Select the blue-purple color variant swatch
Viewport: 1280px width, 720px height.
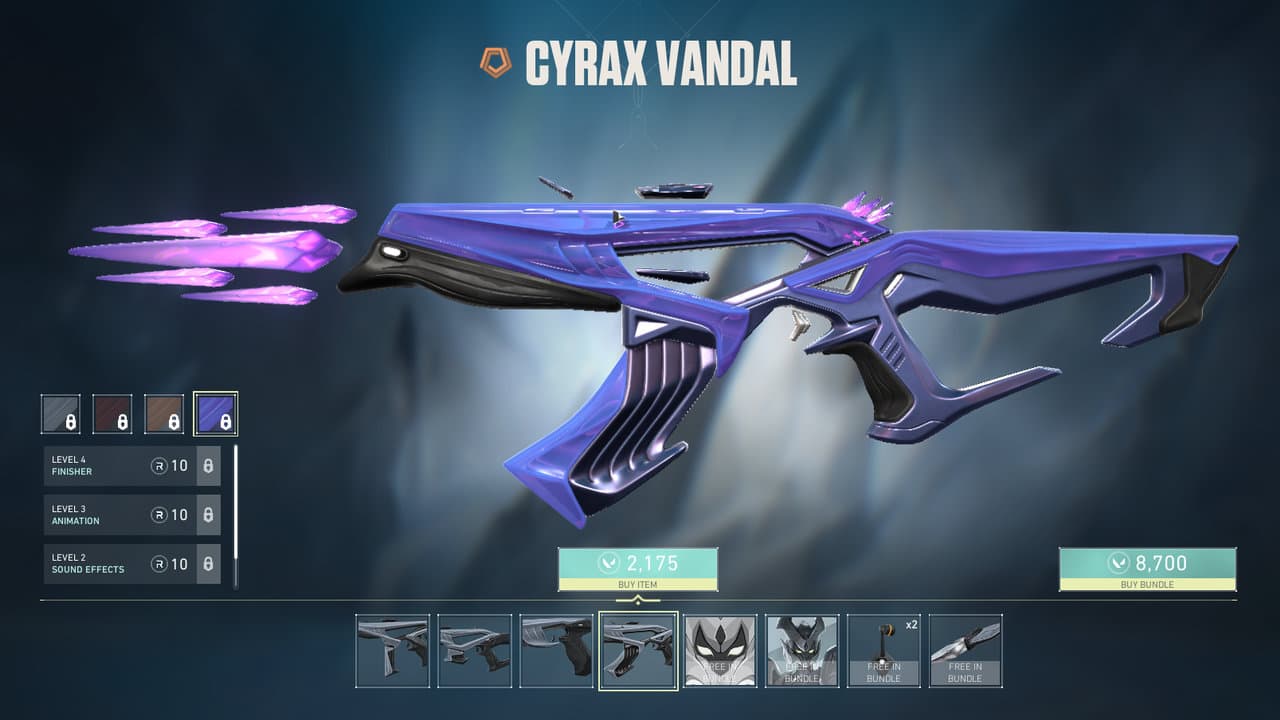pyautogui.click(x=215, y=413)
